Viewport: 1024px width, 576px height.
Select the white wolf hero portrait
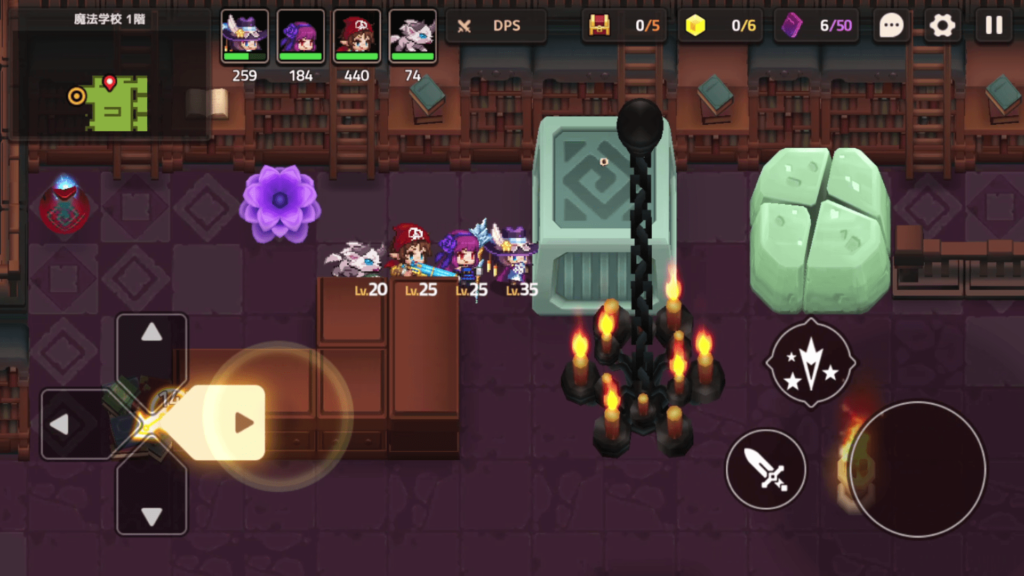[x=412, y=37]
